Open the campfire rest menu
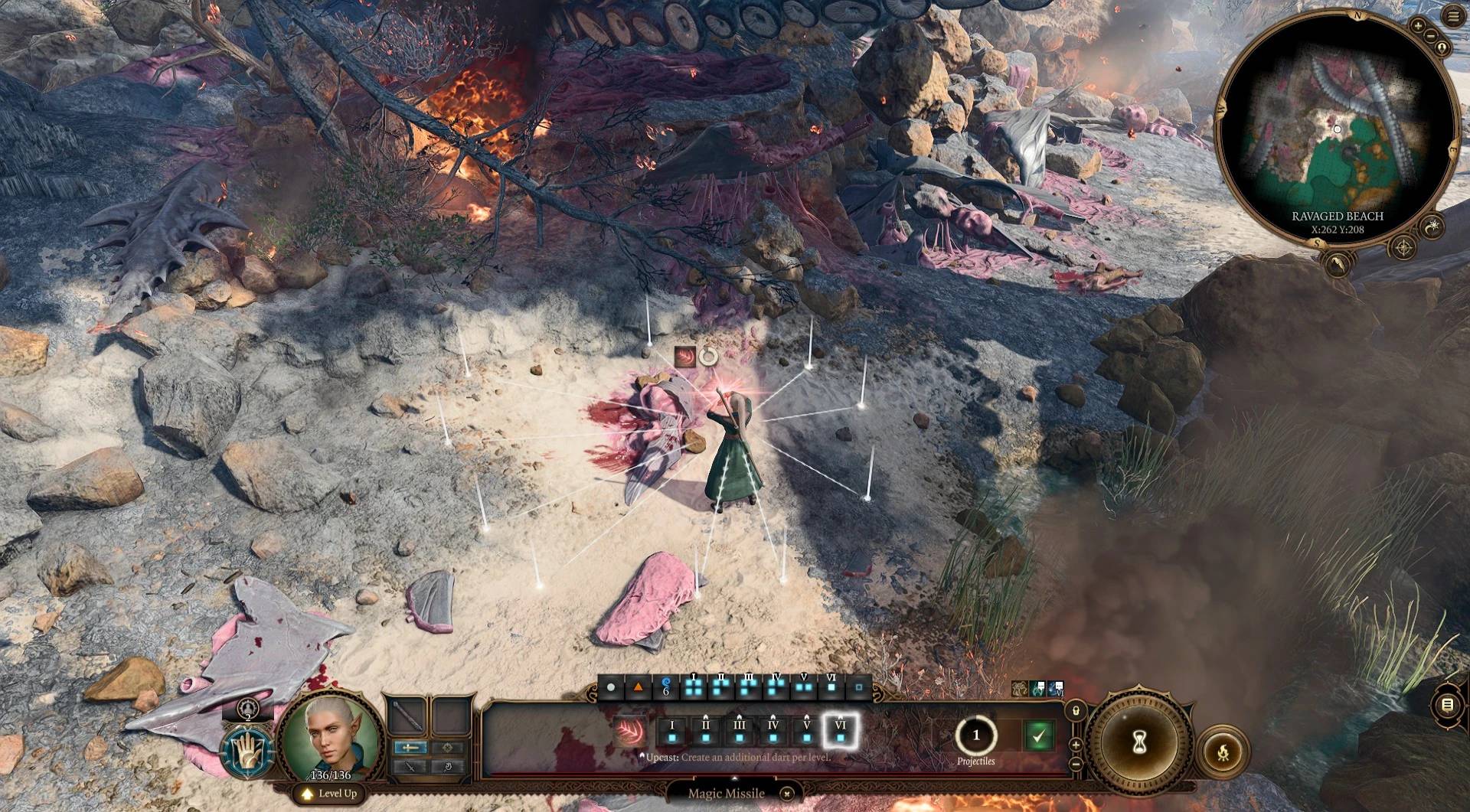 [1223, 752]
